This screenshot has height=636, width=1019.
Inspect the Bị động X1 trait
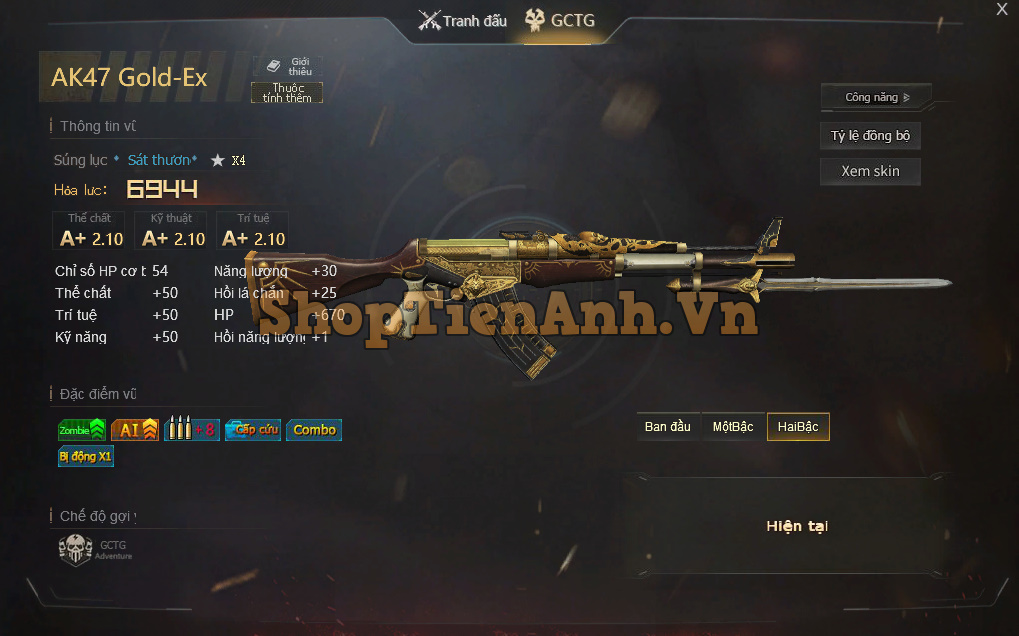click(86, 457)
